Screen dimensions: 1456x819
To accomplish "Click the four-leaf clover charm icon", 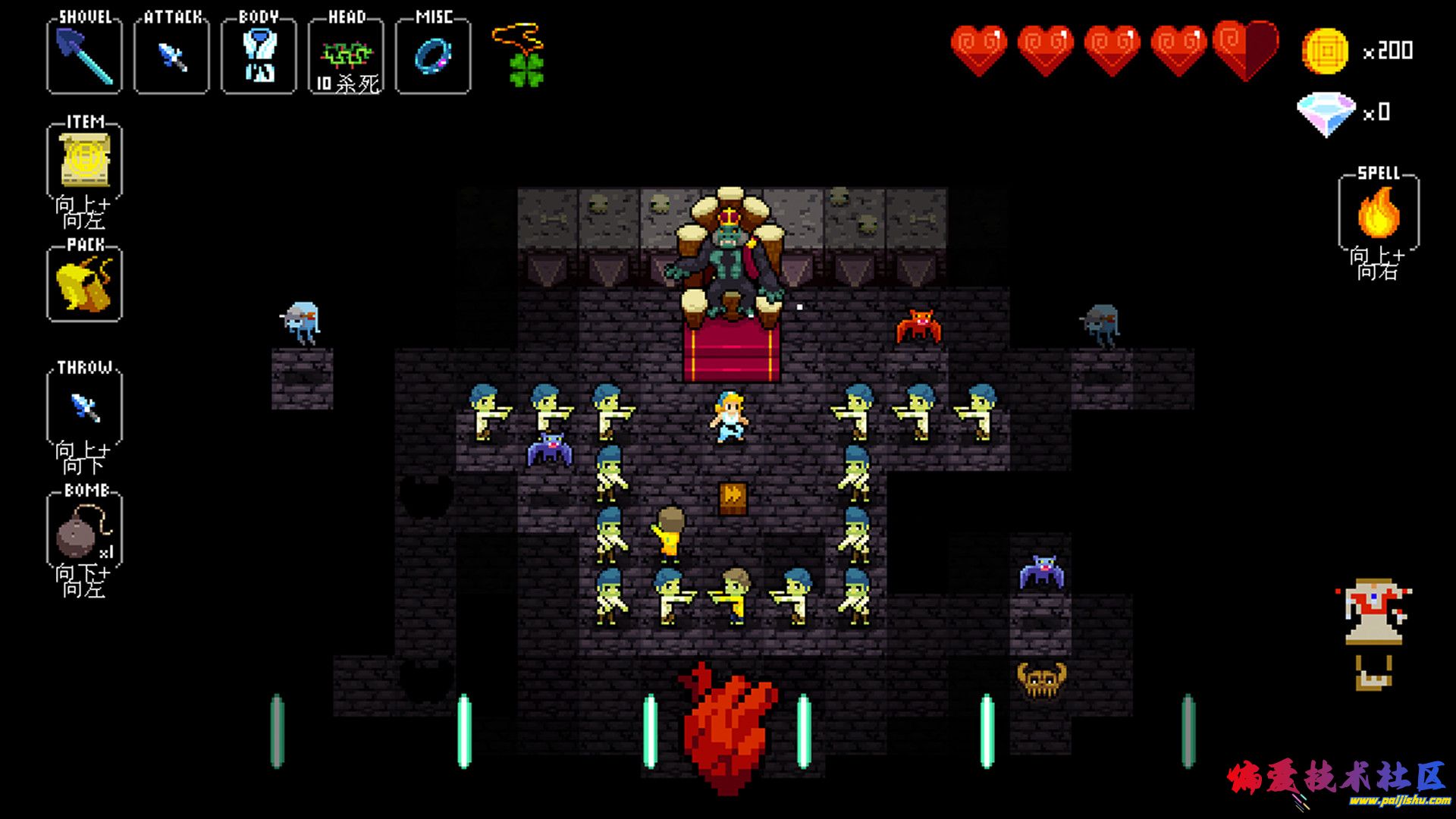I will coord(526,68).
